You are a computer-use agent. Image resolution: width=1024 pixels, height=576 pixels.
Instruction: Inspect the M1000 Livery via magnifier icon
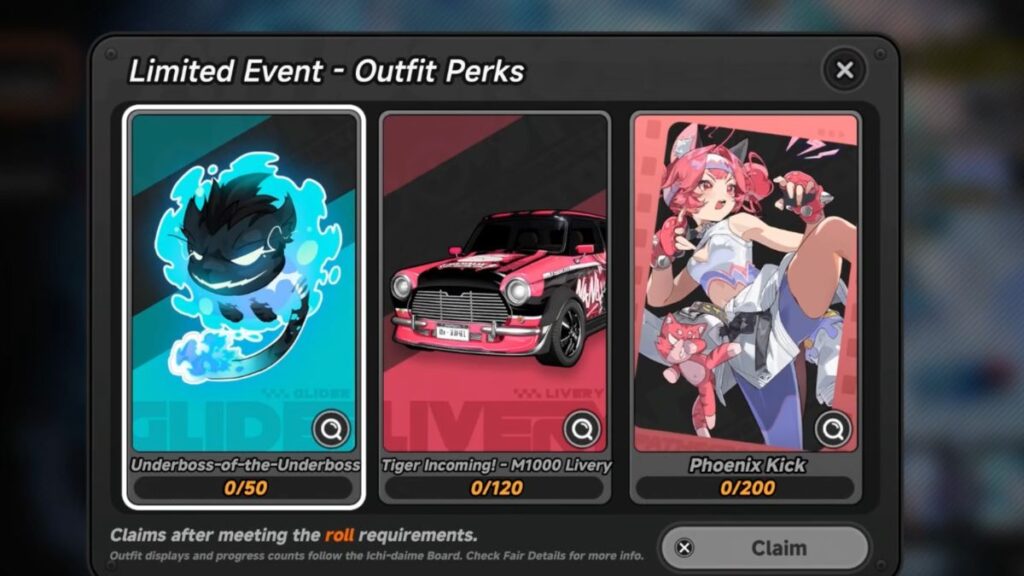(x=581, y=430)
